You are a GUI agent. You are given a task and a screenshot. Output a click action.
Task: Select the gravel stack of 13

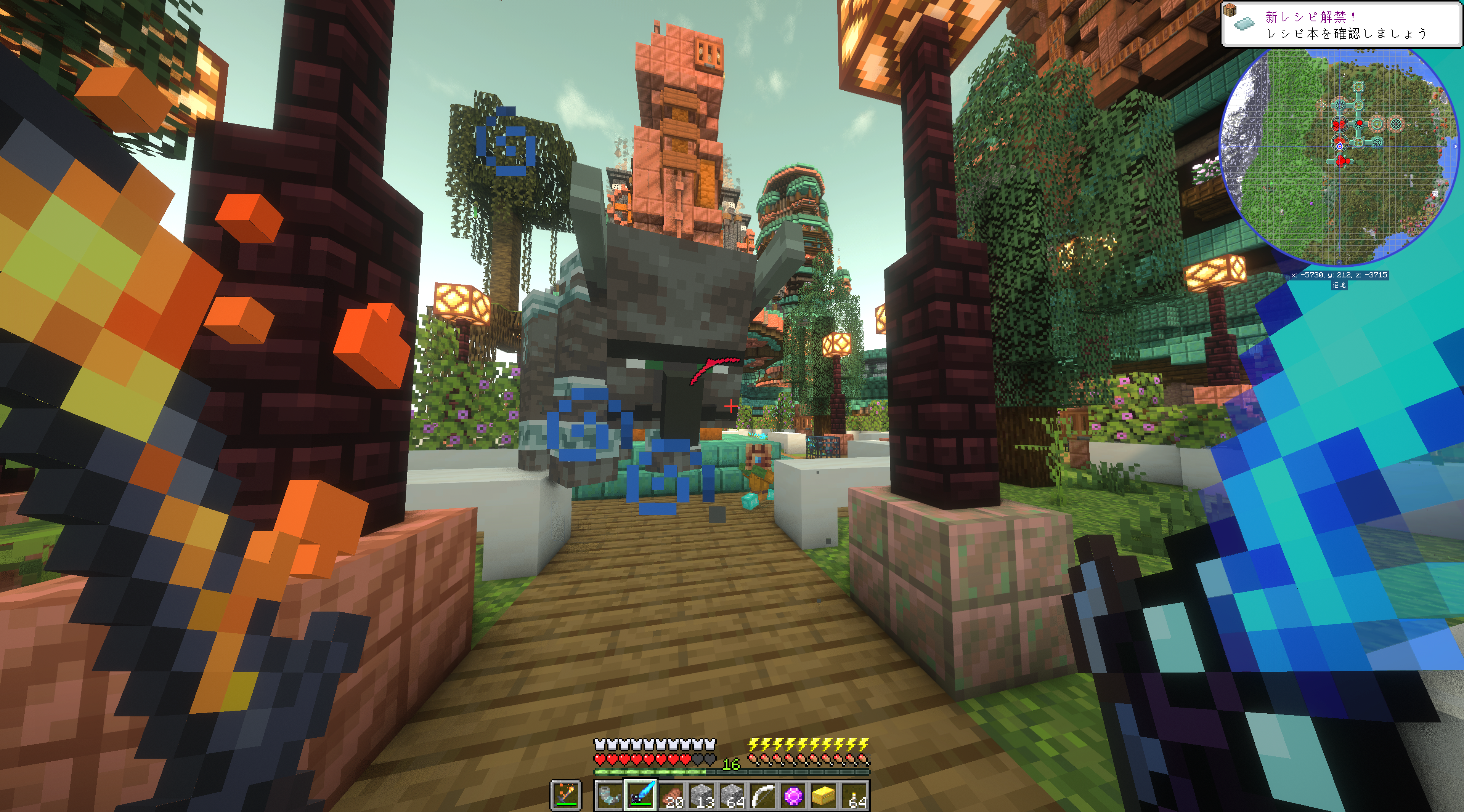[702, 795]
